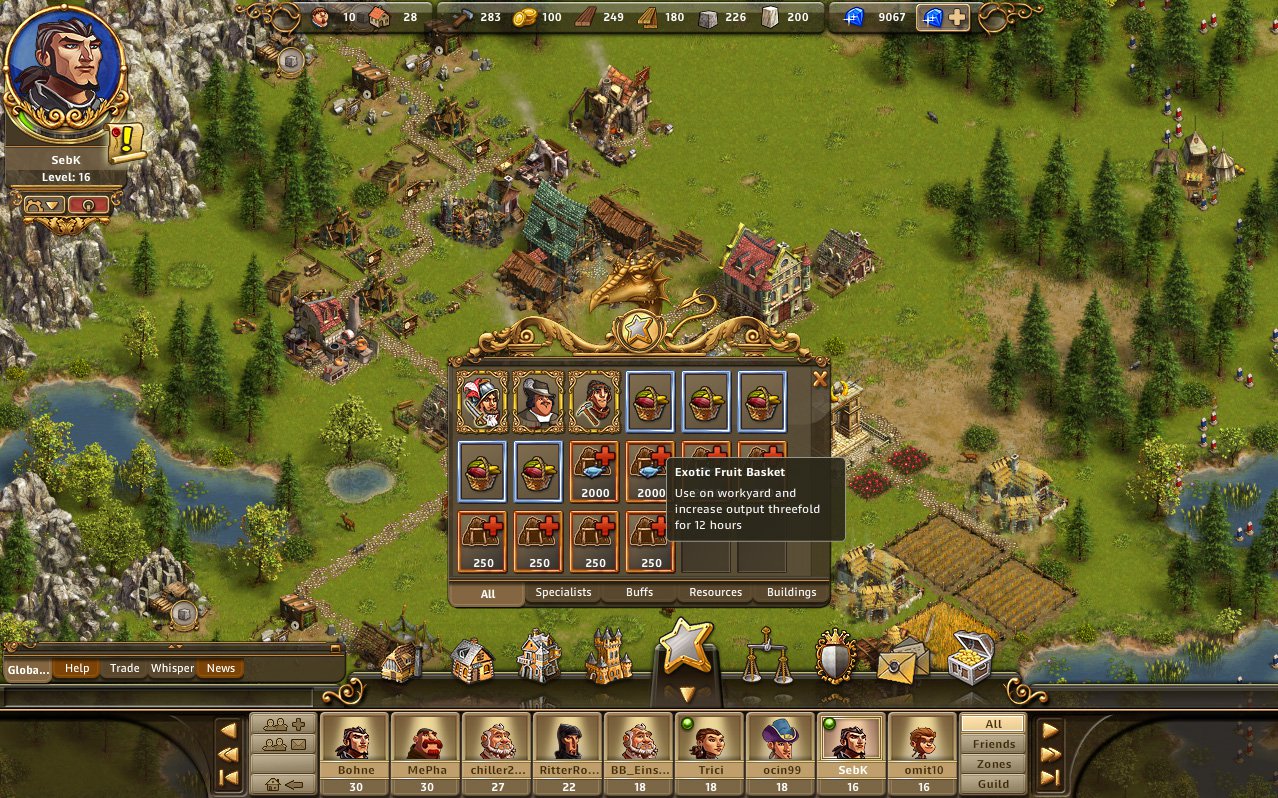Select the general with feathered helmet
Image resolution: width=1278 pixels, height=798 pixels.
click(x=482, y=401)
